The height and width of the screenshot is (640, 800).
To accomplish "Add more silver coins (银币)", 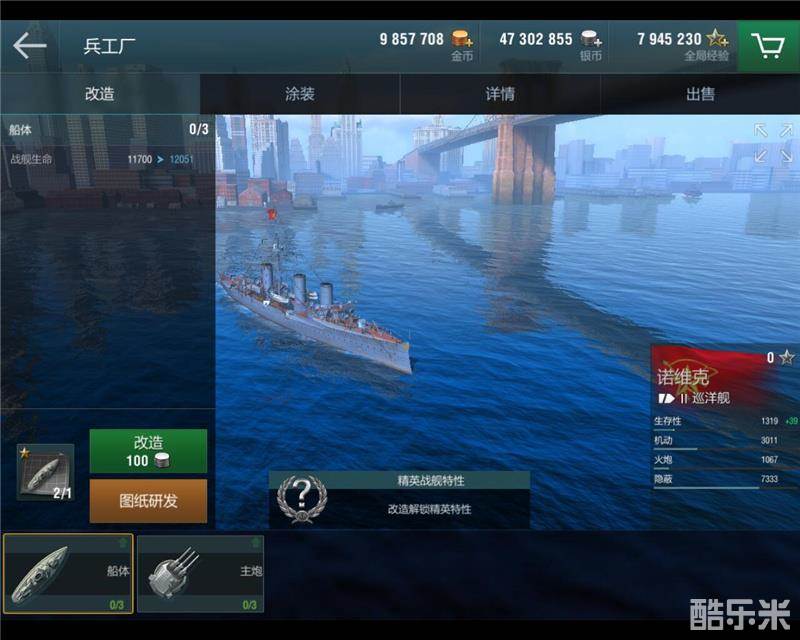I will [592, 40].
